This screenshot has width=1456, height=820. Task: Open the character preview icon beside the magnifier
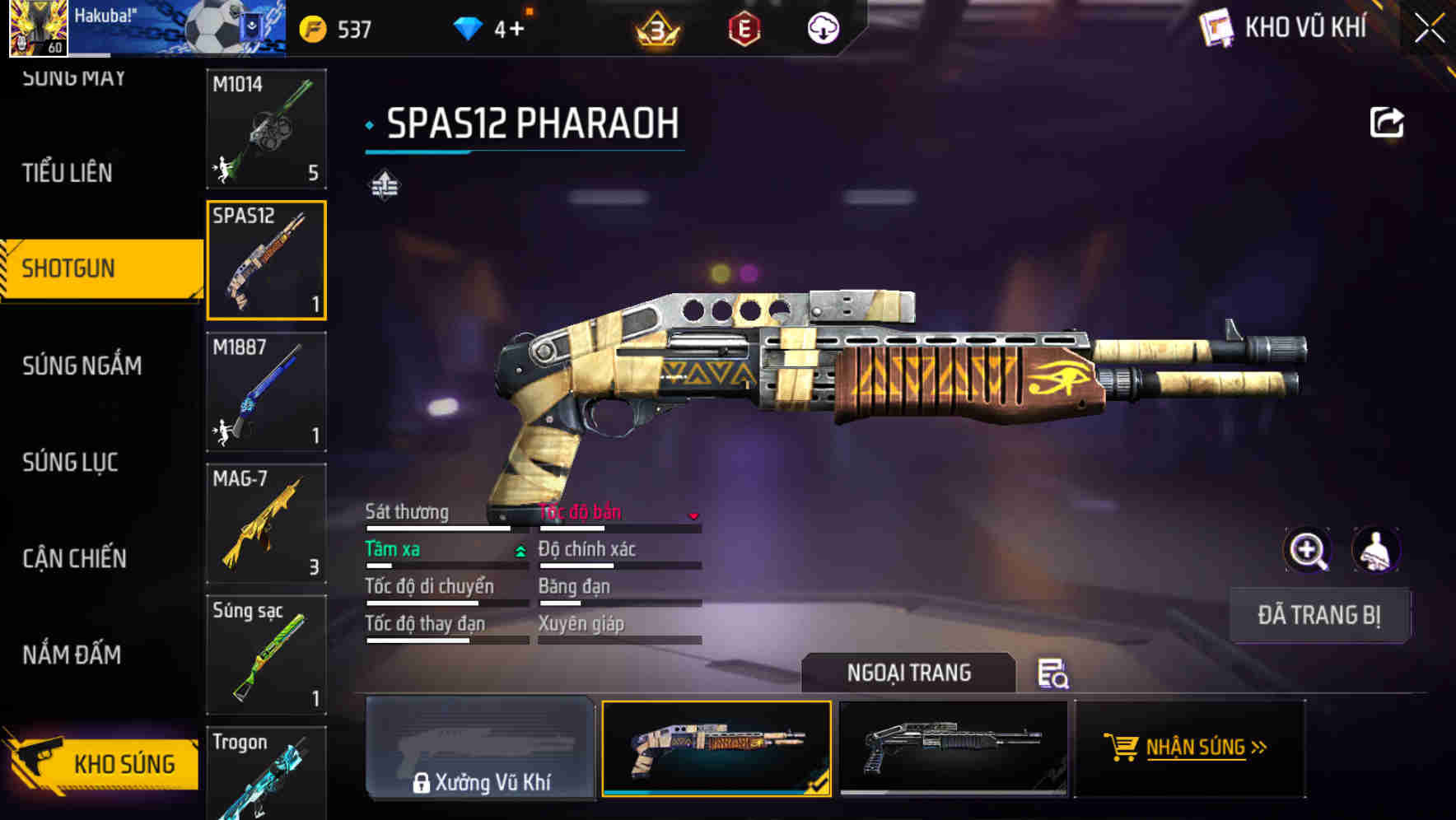tap(1376, 550)
